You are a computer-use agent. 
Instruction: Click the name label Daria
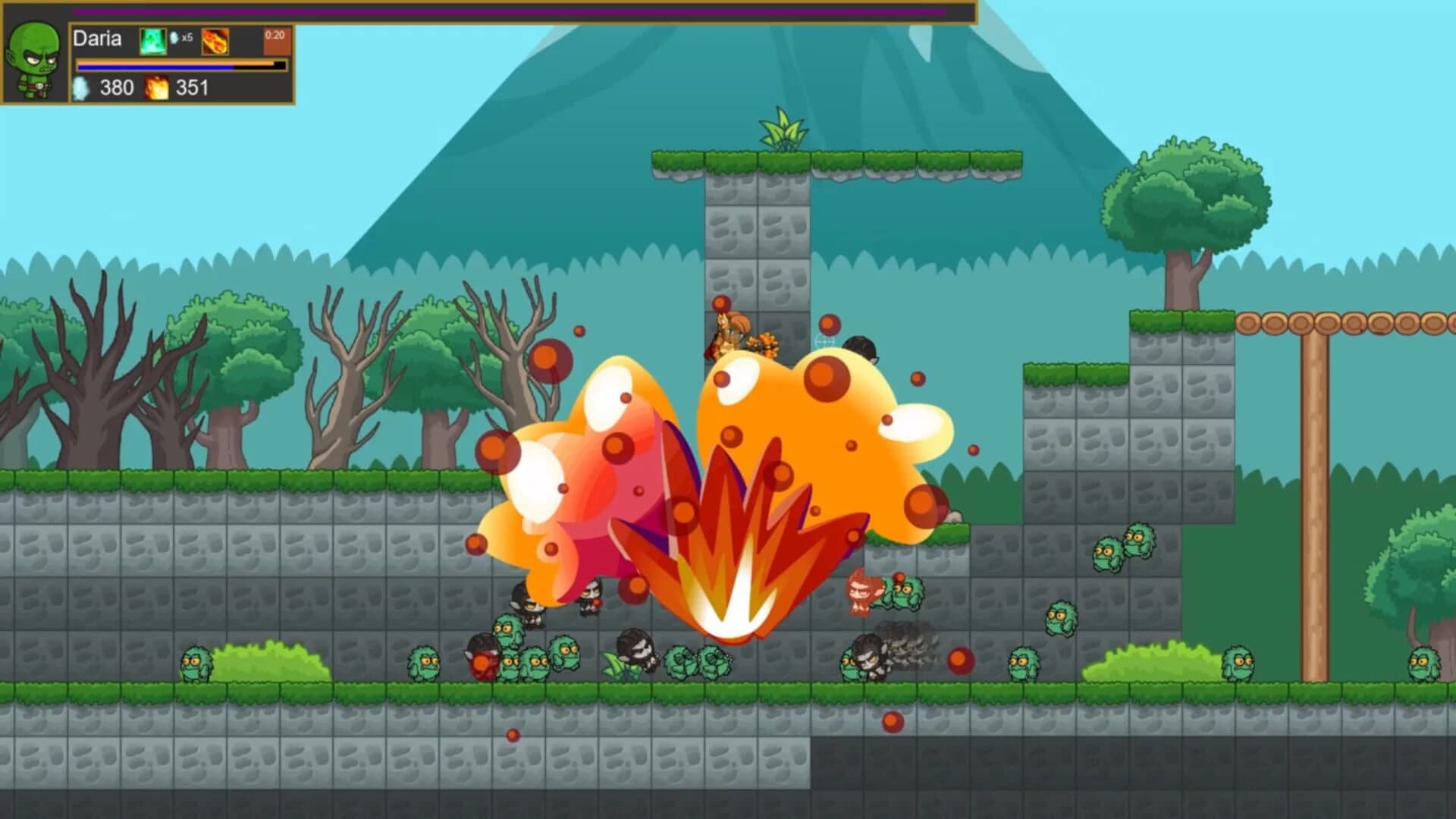[x=97, y=39]
